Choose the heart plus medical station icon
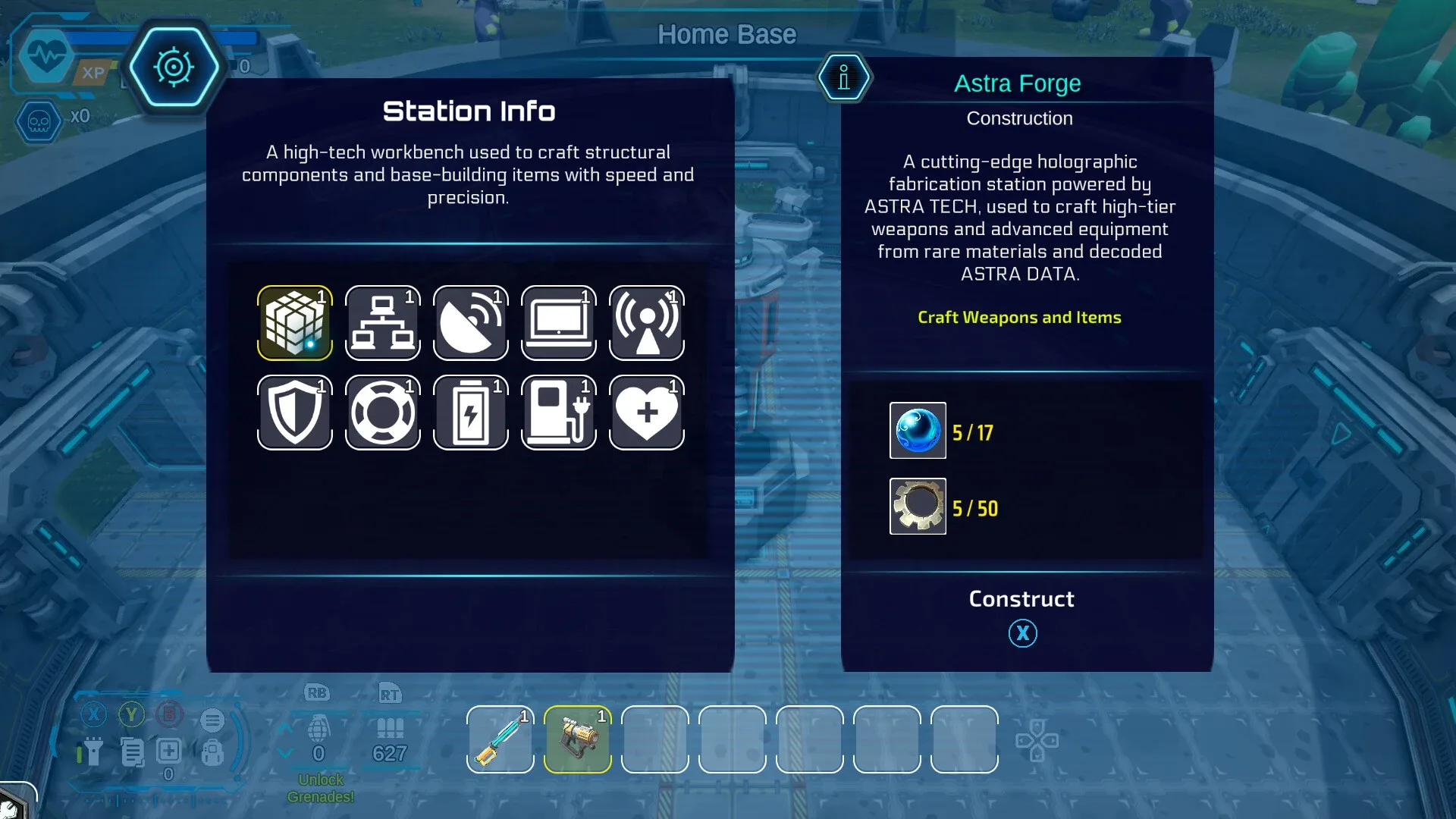This screenshot has width=1456, height=819. coord(647,413)
